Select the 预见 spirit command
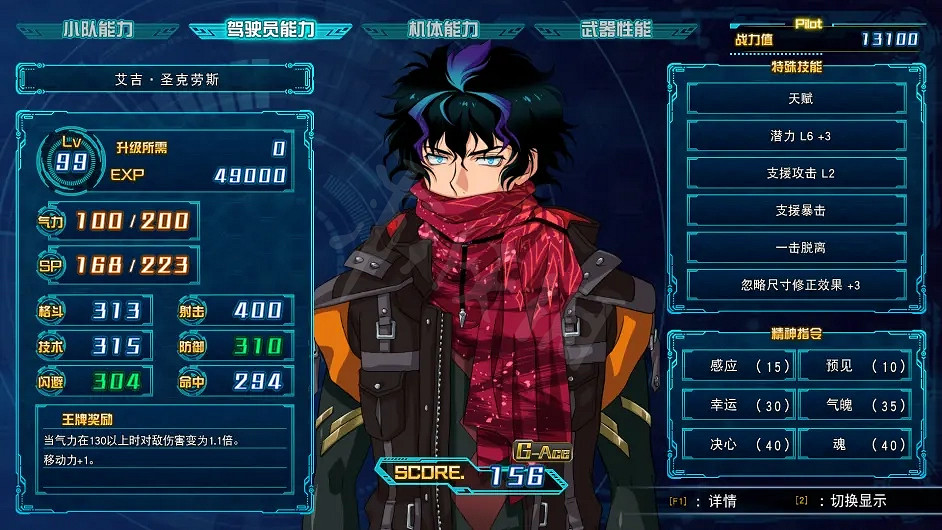The height and width of the screenshot is (530, 942). (x=853, y=366)
